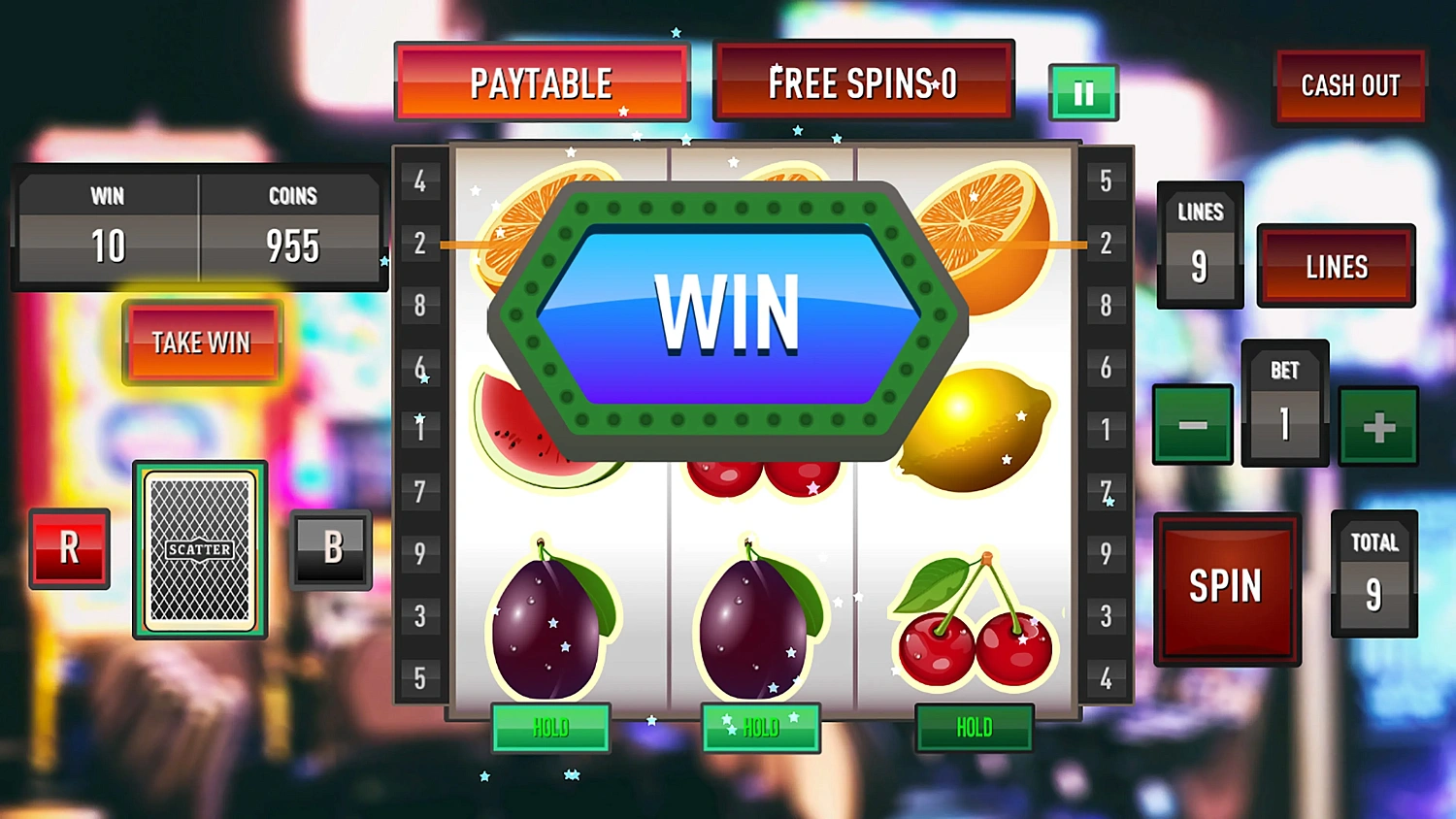The image size is (1456, 819).
Task: Click TAKE WIN to collect winnings
Action: coord(201,342)
